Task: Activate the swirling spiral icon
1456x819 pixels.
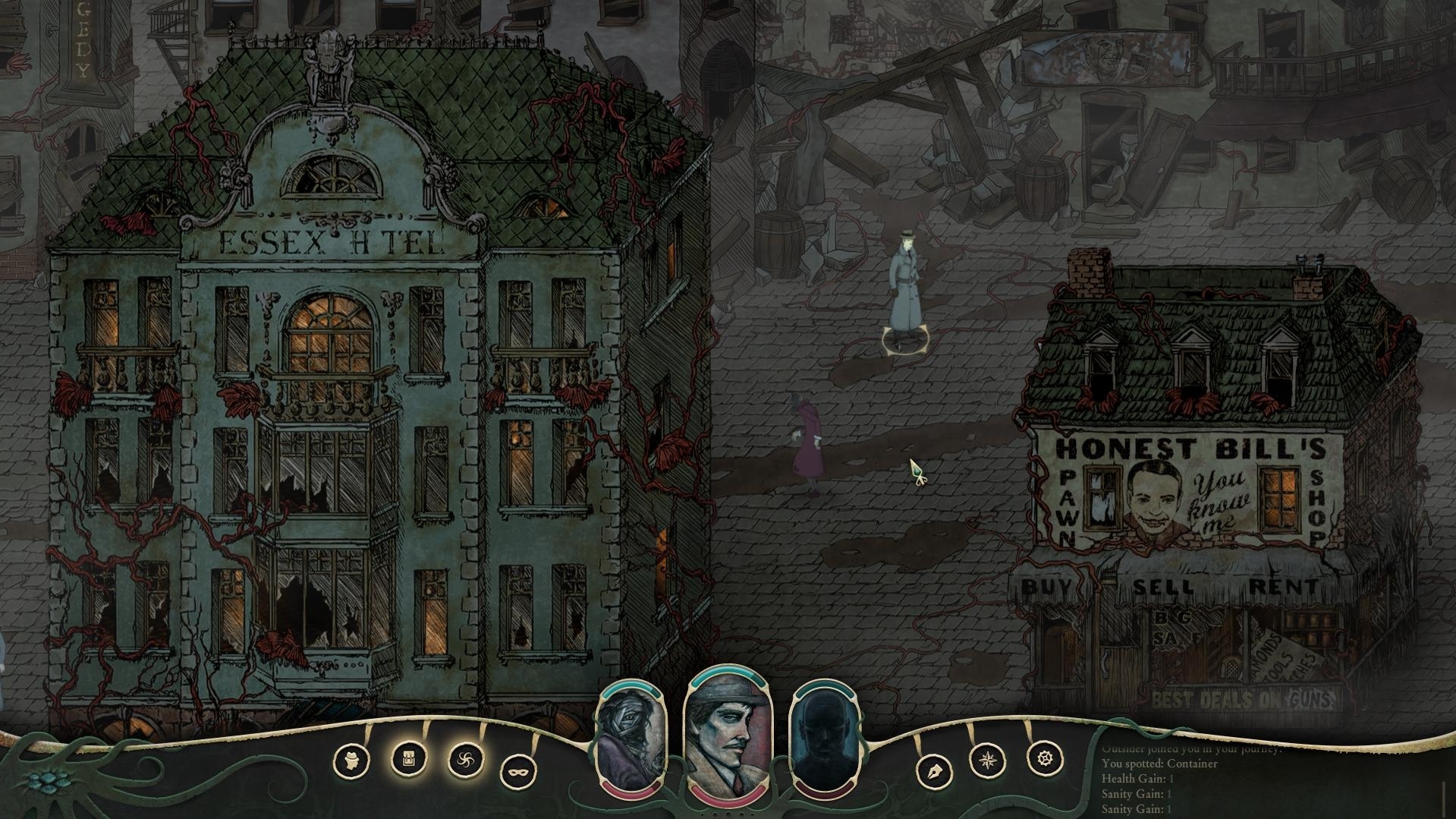Action: (x=466, y=759)
